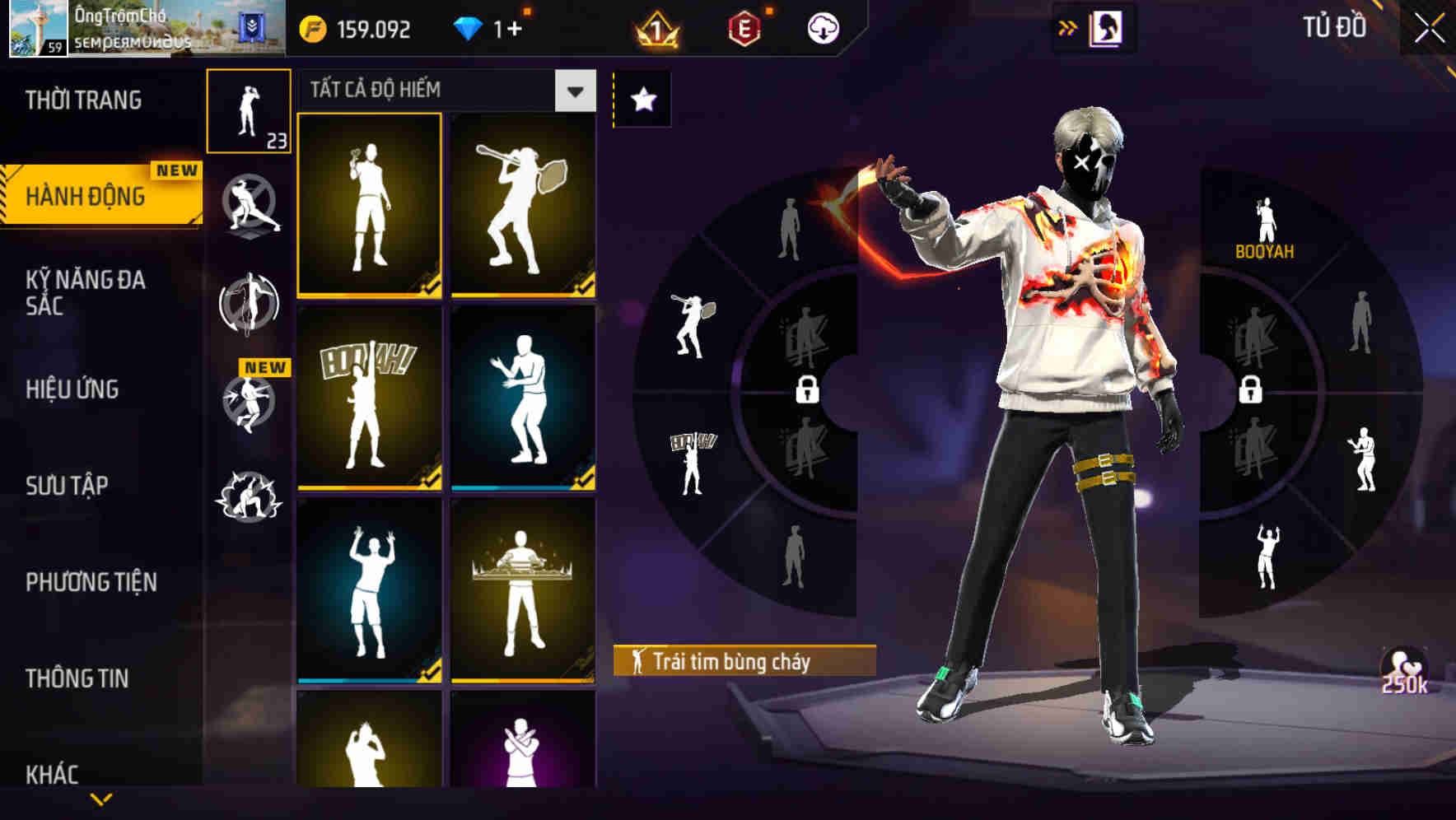Click the baseball pitch emote category icon

point(250,206)
